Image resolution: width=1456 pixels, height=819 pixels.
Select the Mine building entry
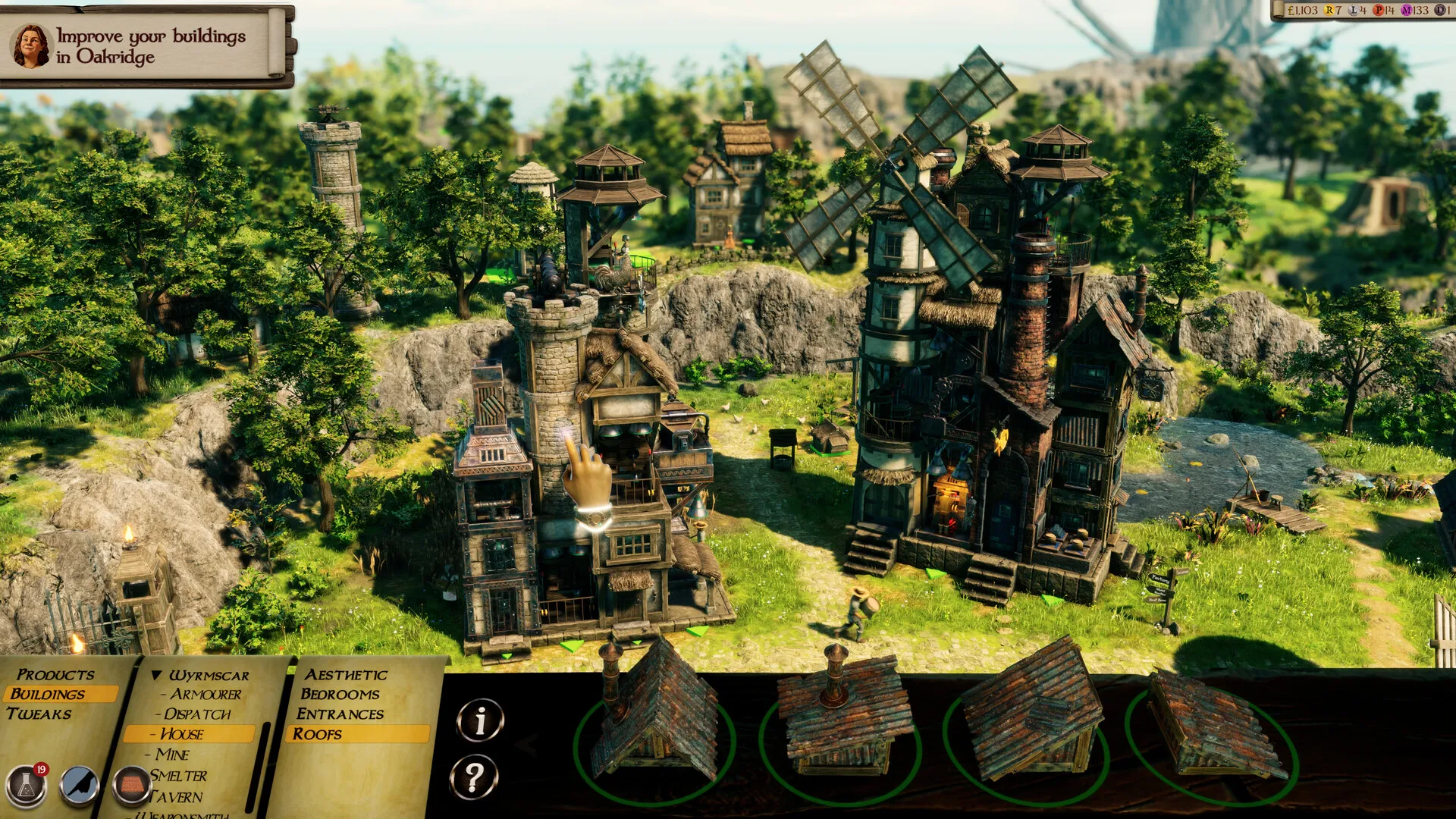pos(174,755)
